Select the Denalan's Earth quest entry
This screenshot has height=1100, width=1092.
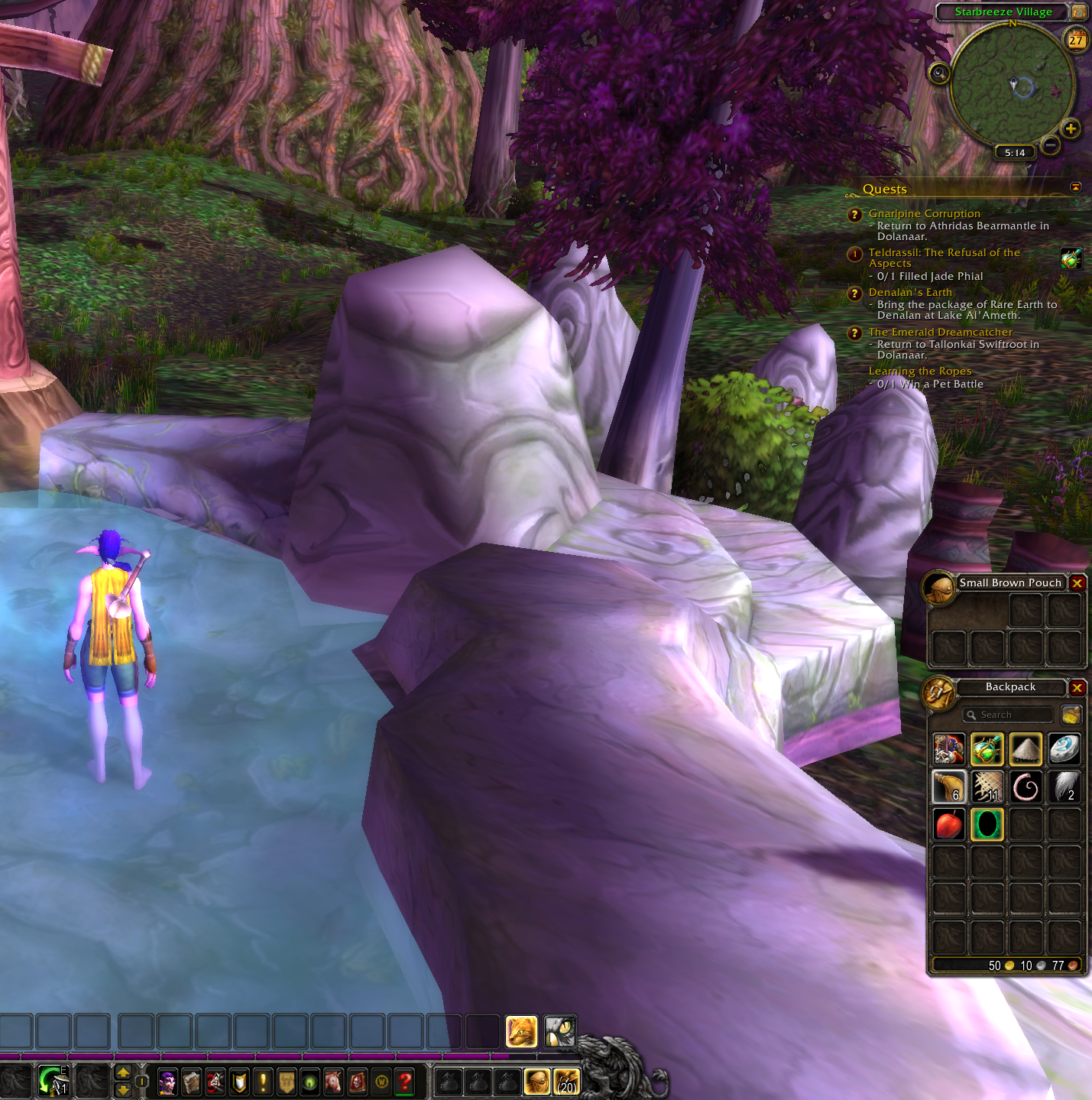(x=910, y=292)
